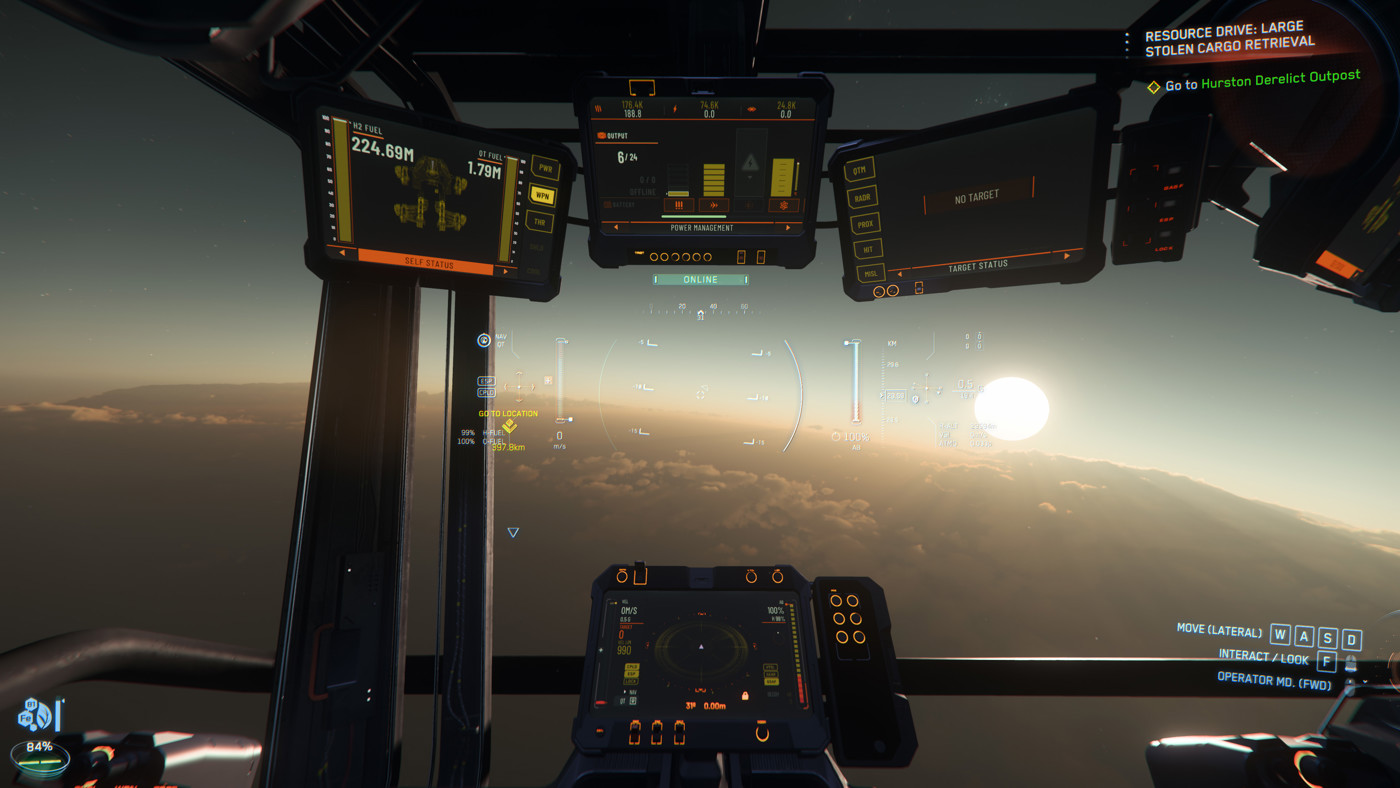Click the battery icon on the Power Management screen
Viewport: 1400px width, 788px height.
click(x=607, y=204)
